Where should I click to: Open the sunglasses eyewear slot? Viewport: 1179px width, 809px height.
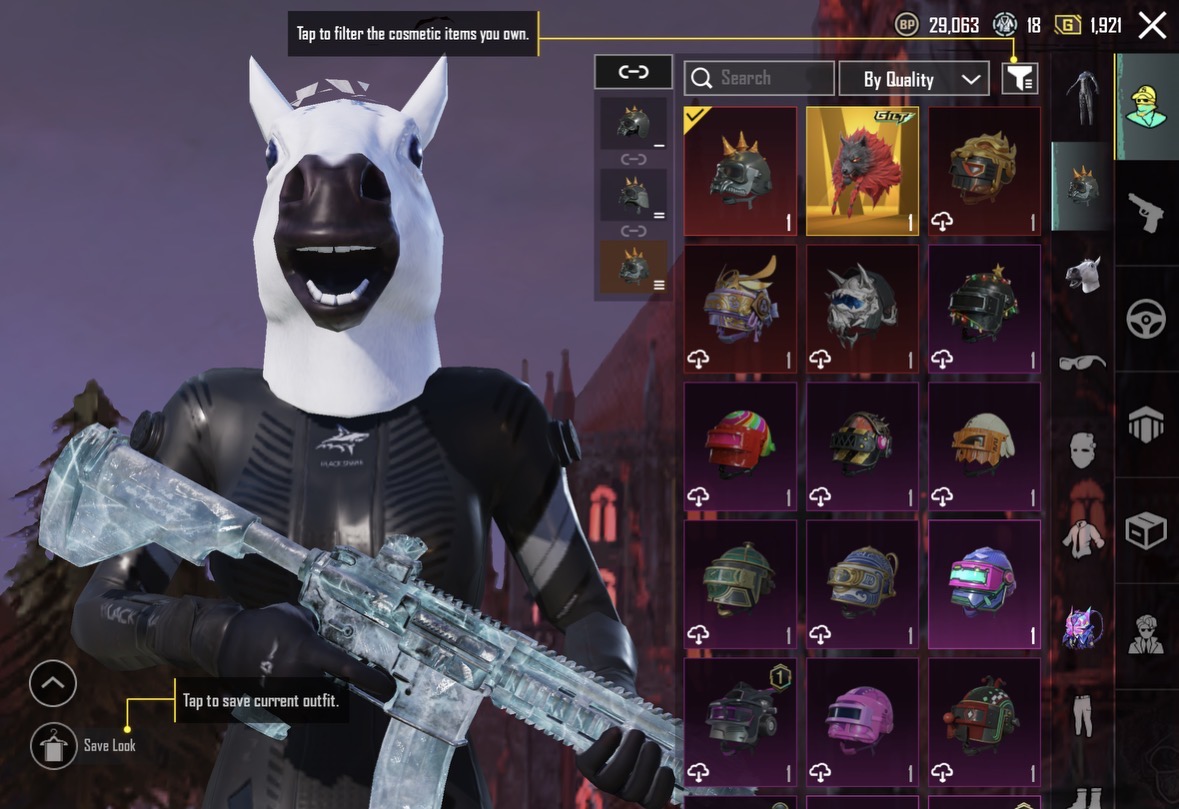tap(1082, 362)
